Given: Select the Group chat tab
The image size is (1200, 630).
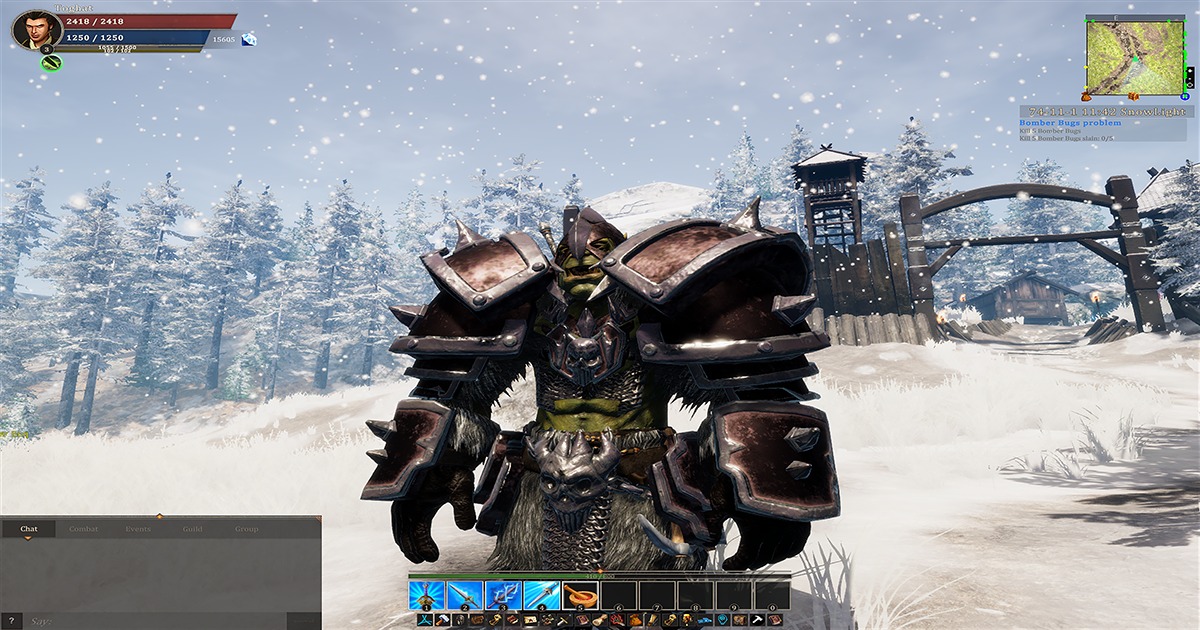Looking at the screenshot, I should (246, 529).
